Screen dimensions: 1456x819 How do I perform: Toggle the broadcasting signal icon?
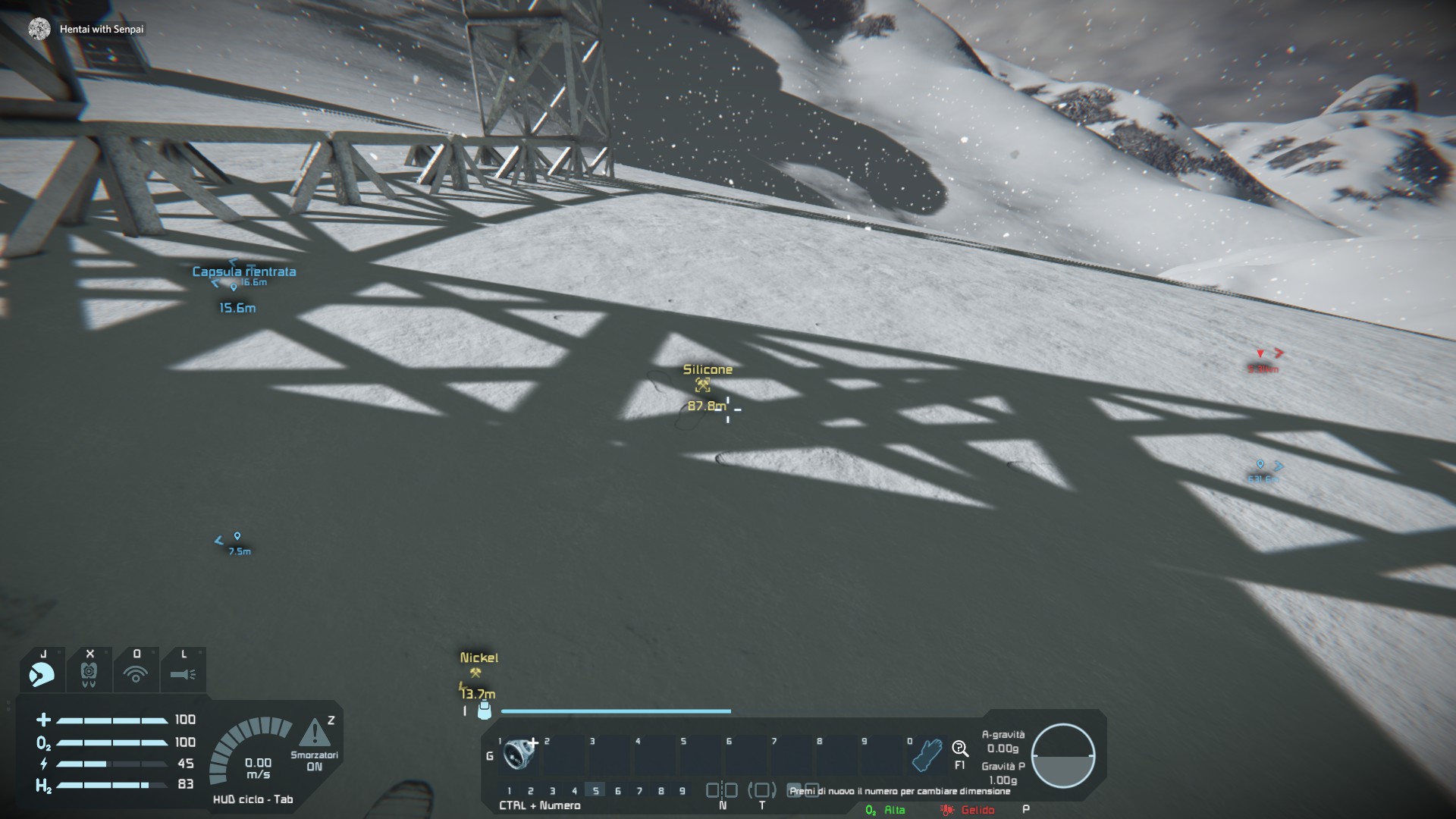(x=136, y=673)
